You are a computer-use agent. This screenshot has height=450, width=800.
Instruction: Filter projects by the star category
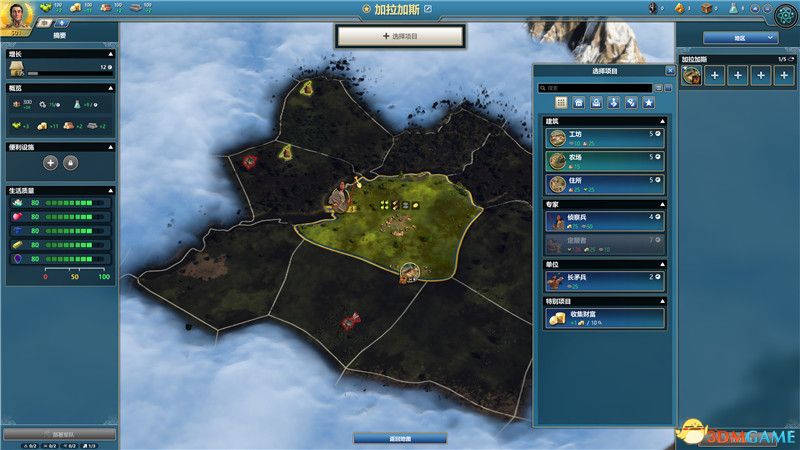pyautogui.click(x=647, y=102)
